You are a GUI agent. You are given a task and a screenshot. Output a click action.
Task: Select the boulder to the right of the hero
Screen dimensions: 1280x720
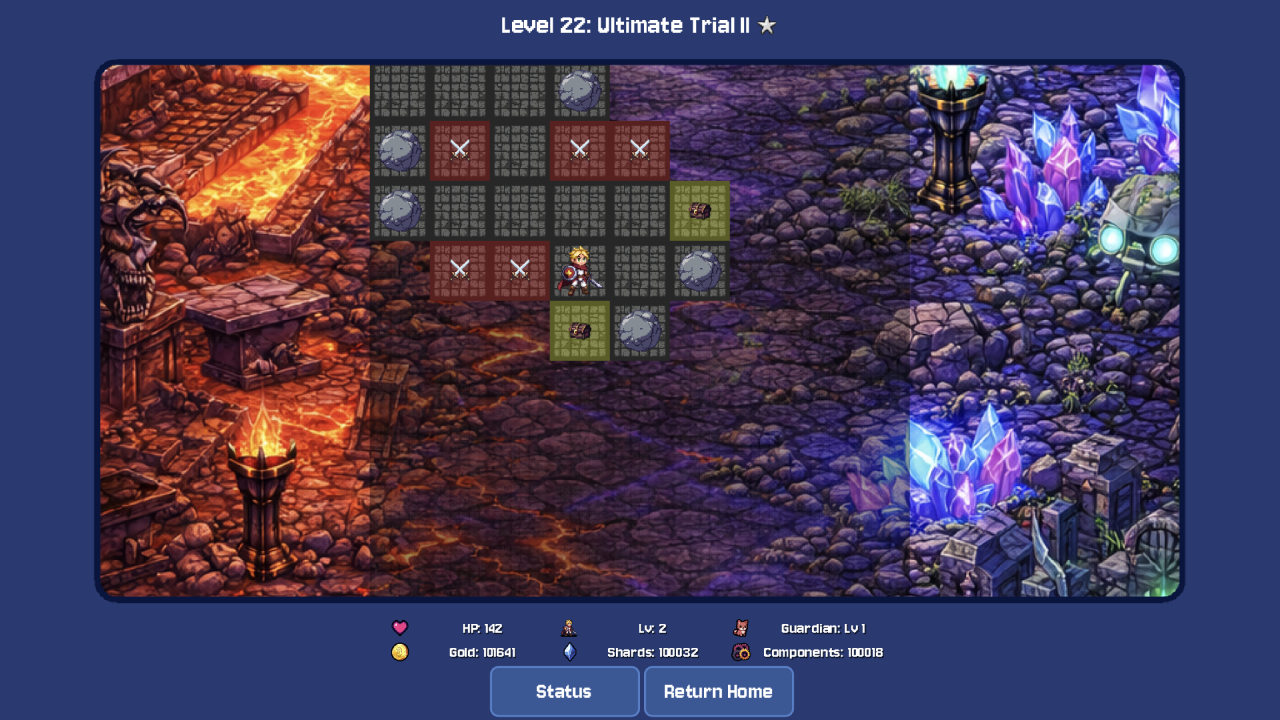700,271
